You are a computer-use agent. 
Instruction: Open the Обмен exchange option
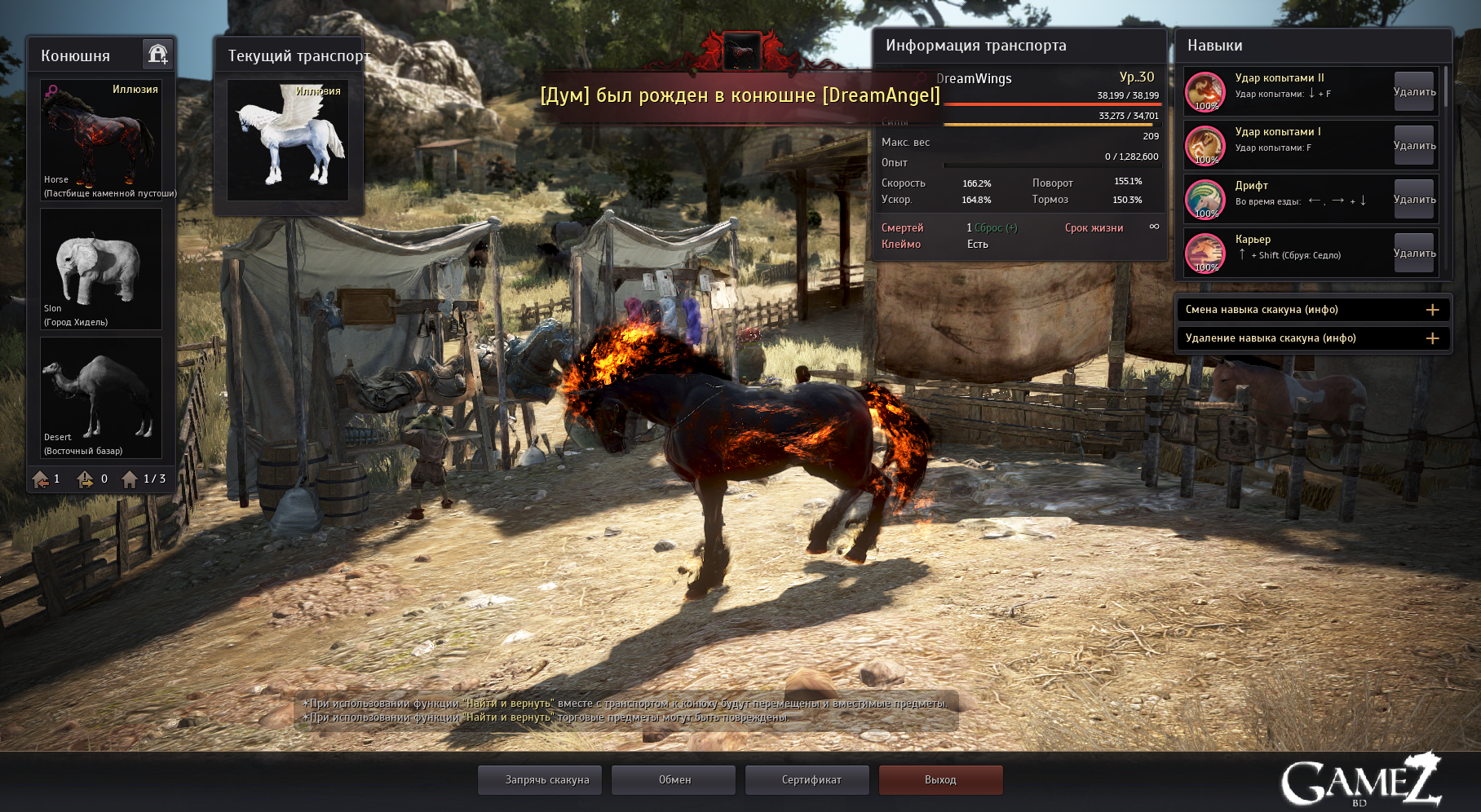point(674,780)
